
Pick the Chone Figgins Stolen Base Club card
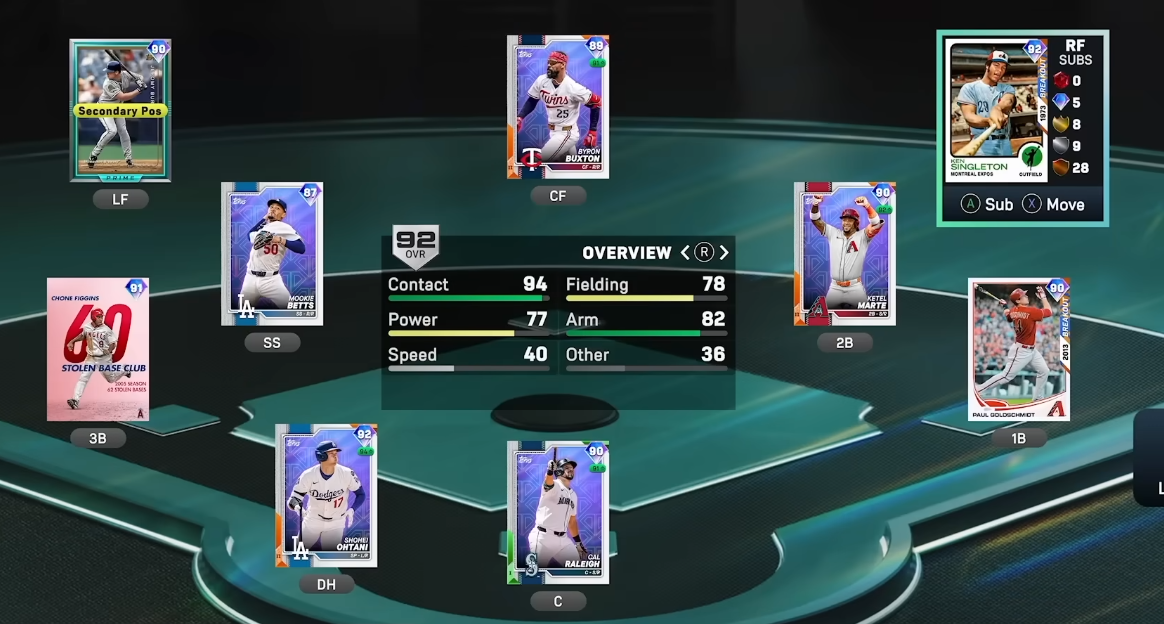(98, 349)
